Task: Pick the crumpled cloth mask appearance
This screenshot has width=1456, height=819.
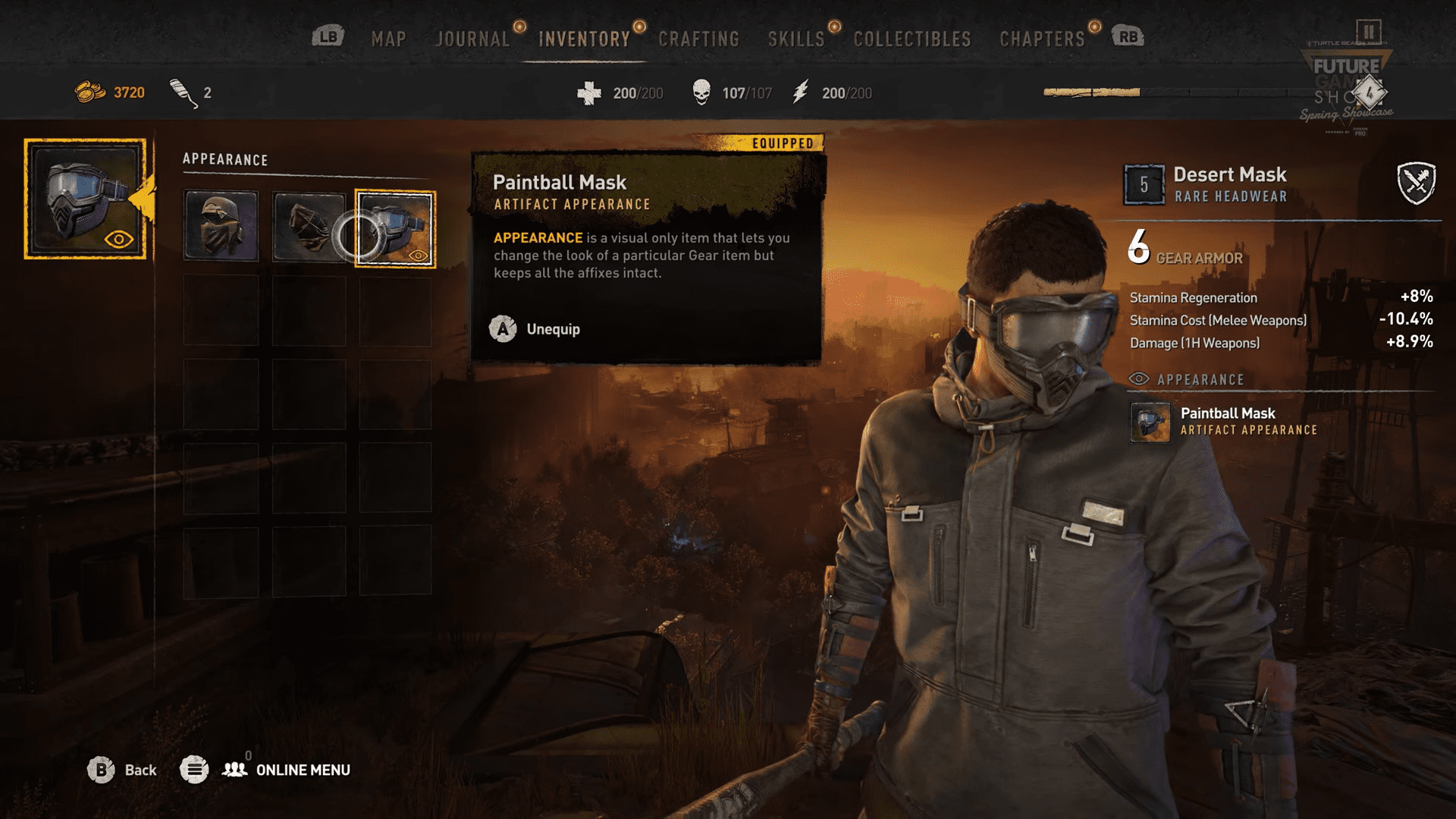Action: (309, 227)
